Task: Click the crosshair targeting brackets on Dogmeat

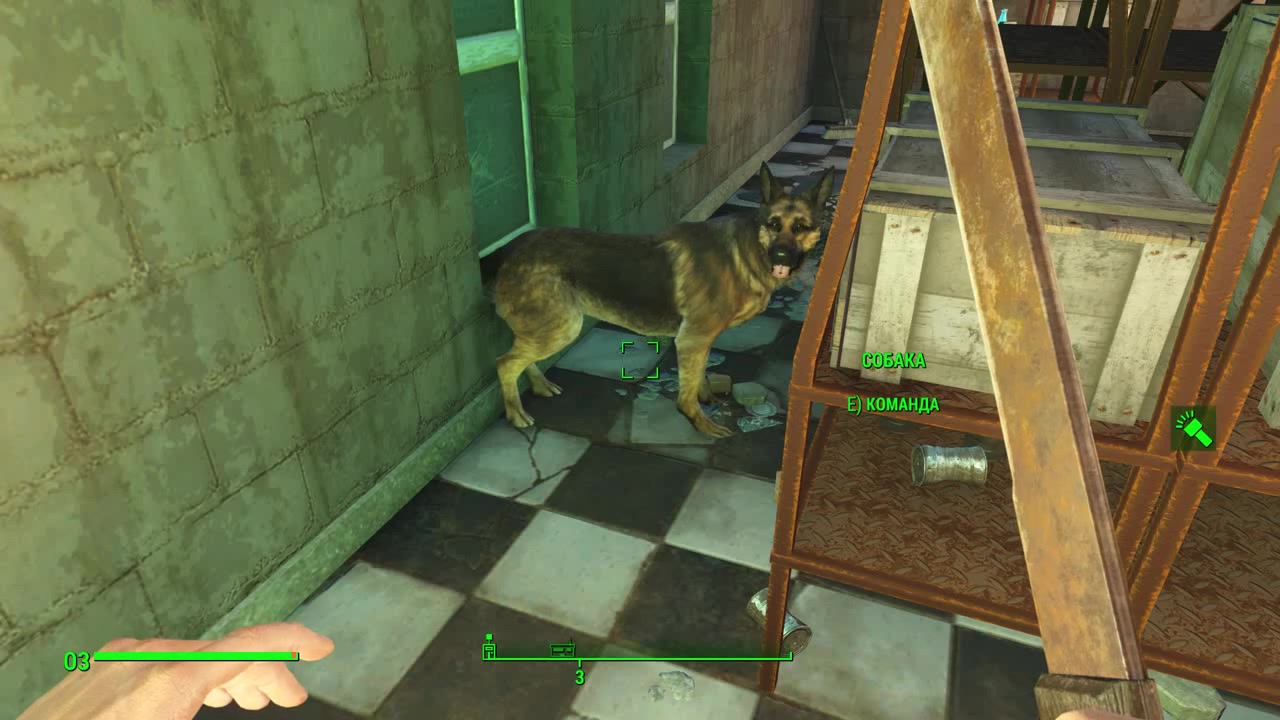Action: click(x=641, y=362)
